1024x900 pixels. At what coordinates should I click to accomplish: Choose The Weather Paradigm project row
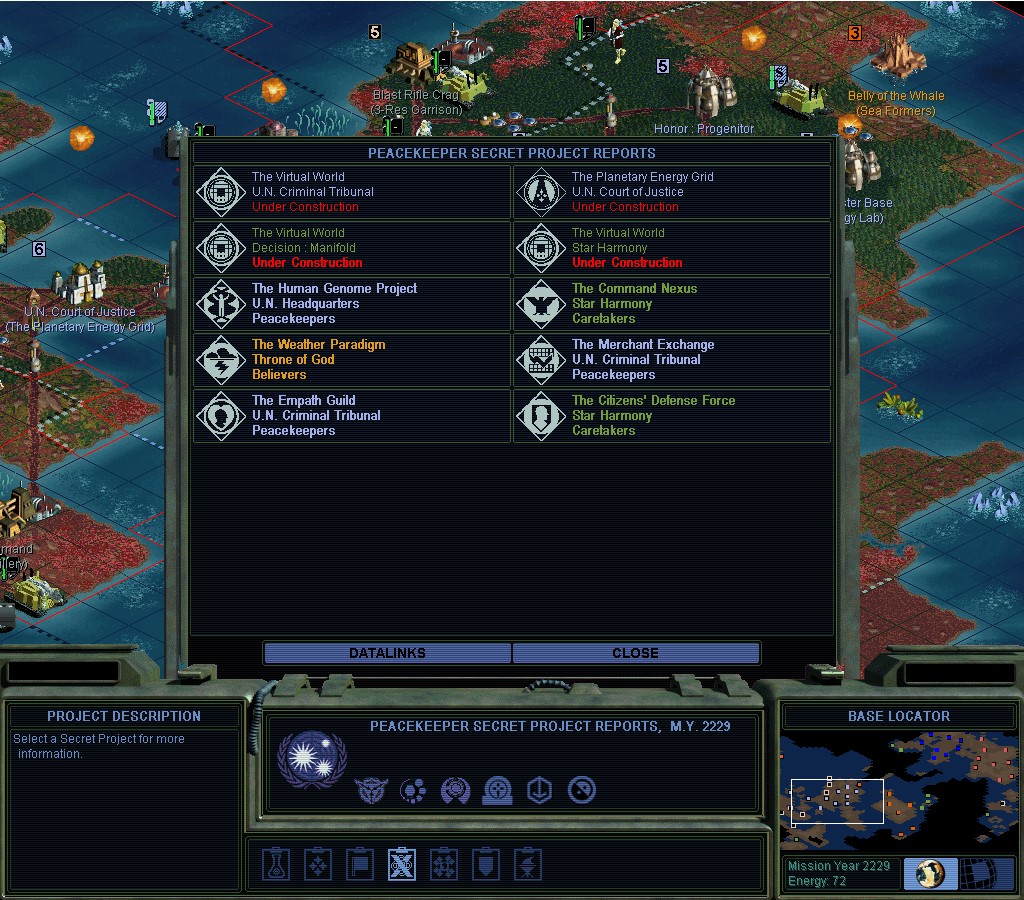[351, 360]
